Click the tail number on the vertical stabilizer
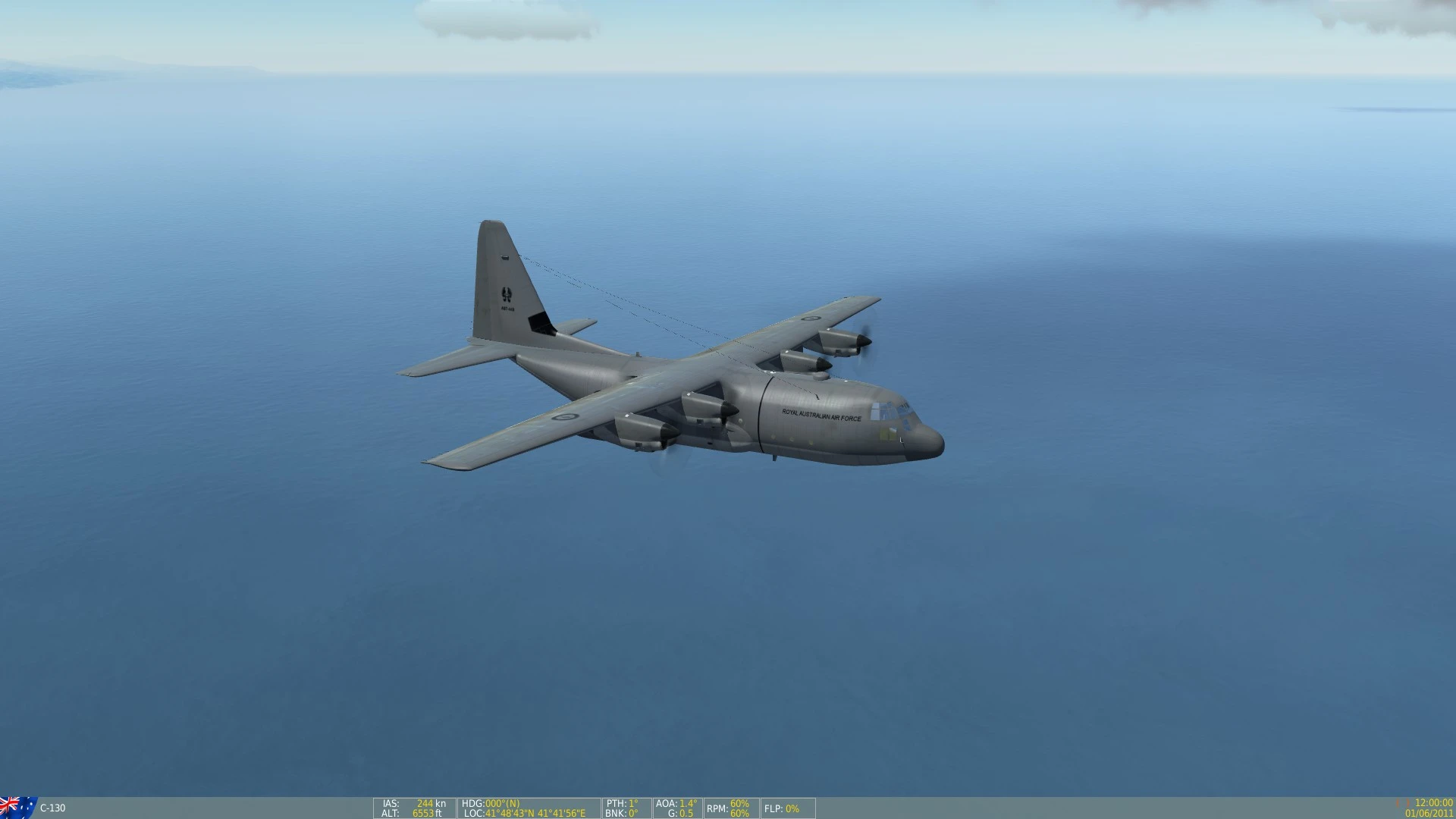Screen dimensions: 1456x819 (507, 307)
